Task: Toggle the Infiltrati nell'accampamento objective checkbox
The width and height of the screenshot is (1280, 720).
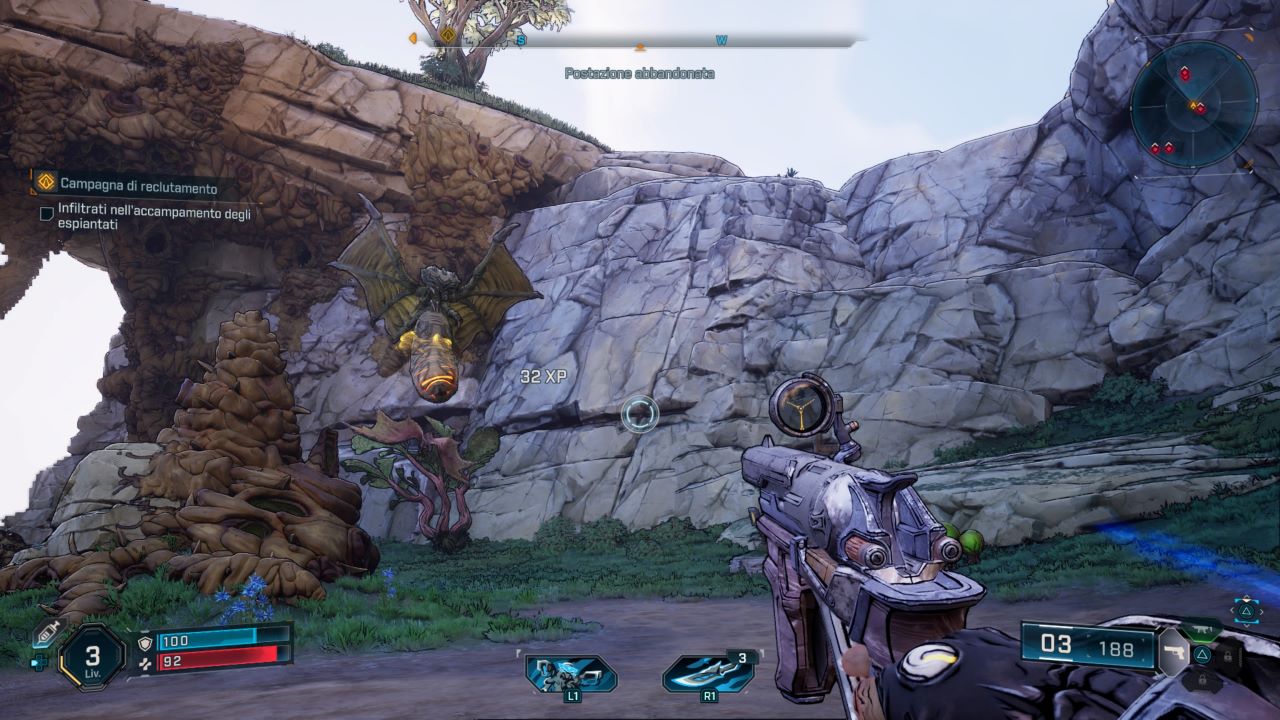Action: (x=47, y=213)
